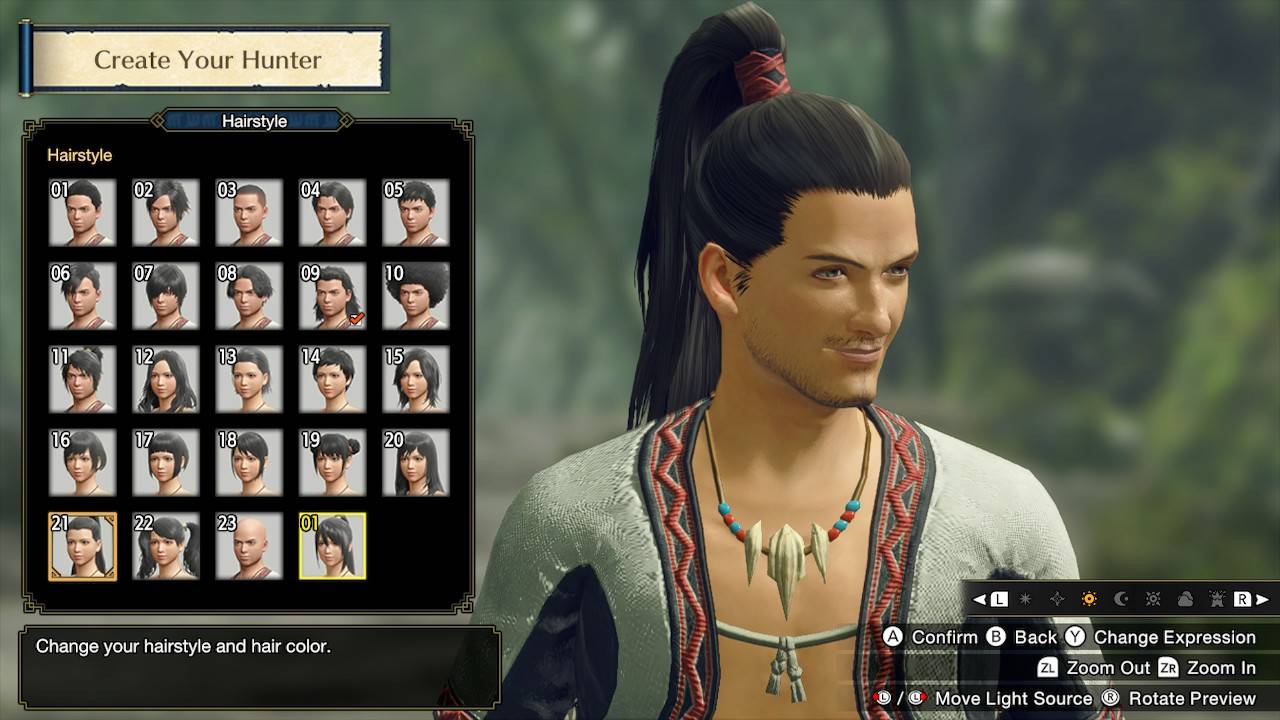This screenshot has height=720, width=1280.
Task: Select the checkmarked hairstyle 09
Action: [331, 296]
